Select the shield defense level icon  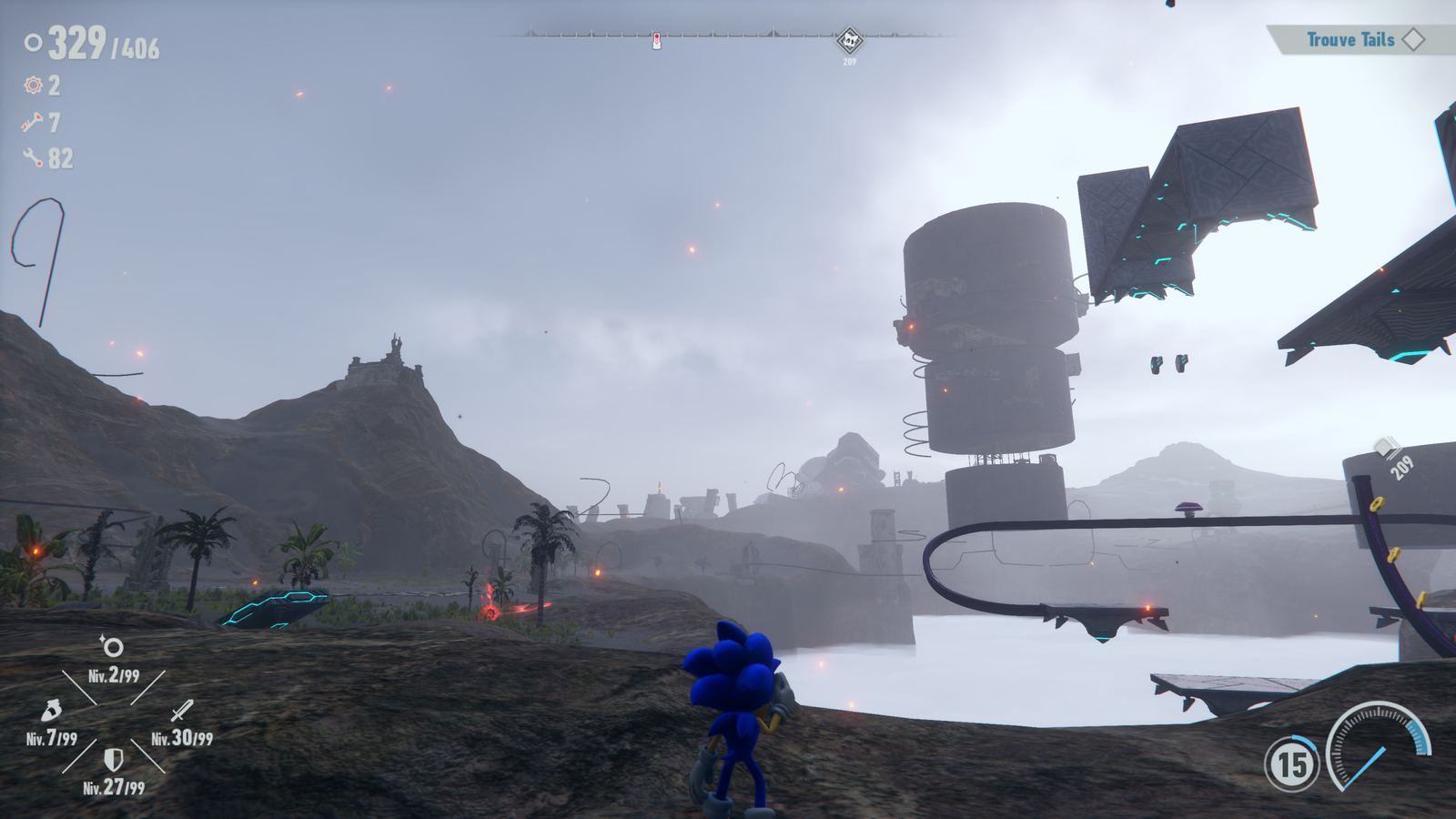(113, 759)
